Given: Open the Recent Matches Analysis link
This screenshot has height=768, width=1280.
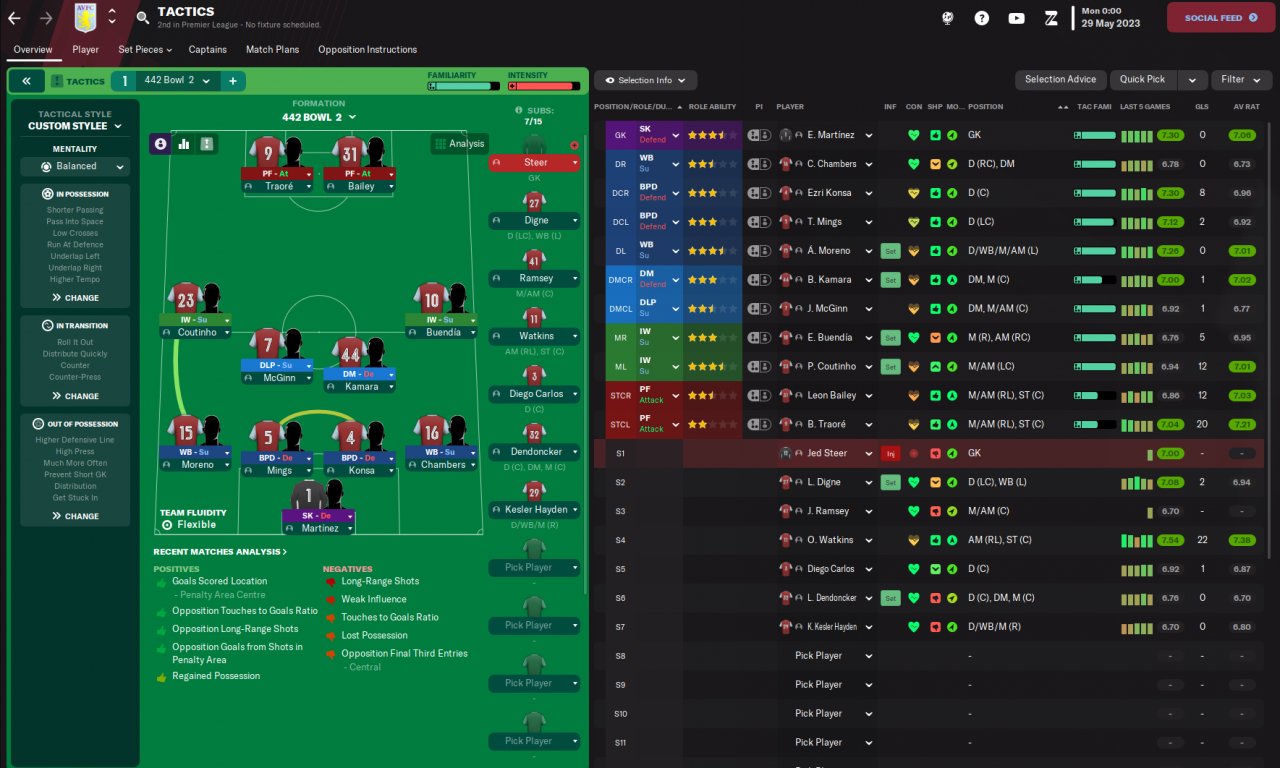Looking at the screenshot, I should 220,551.
